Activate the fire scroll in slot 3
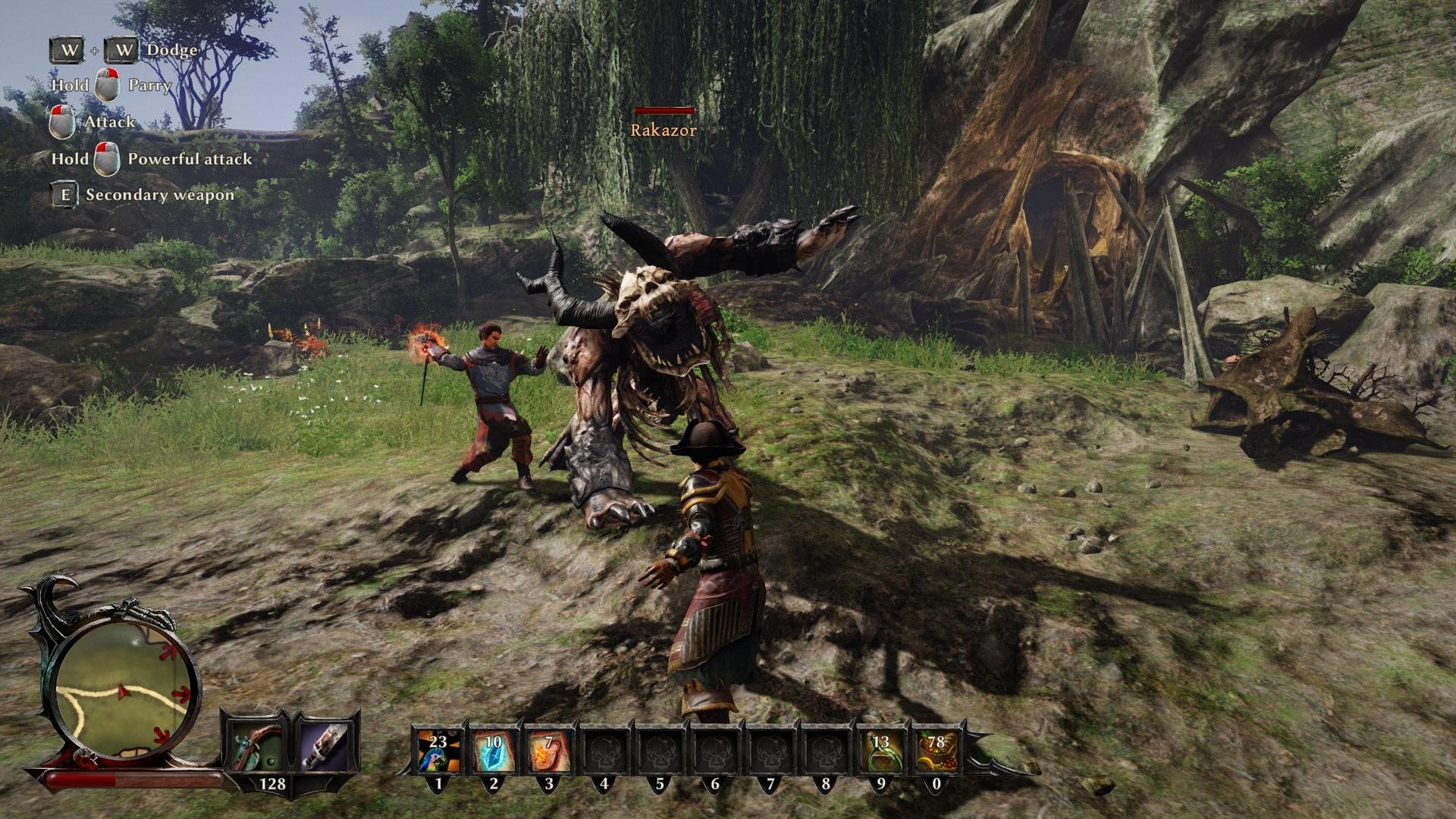Image resolution: width=1456 pixels, height=819 pixels. point(548,752)
